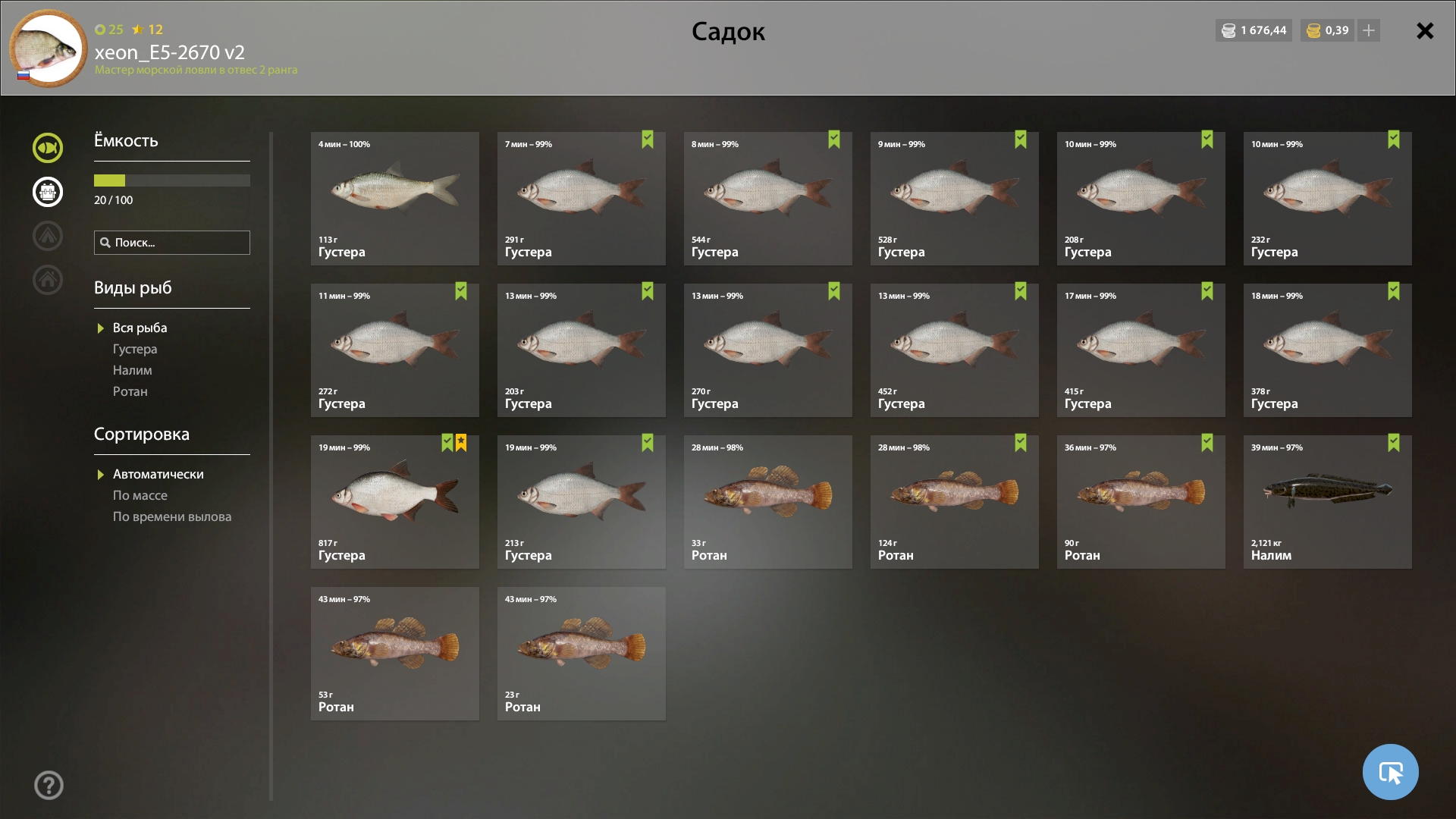Show only Ротан in species filter

click(x=130, y=391)
